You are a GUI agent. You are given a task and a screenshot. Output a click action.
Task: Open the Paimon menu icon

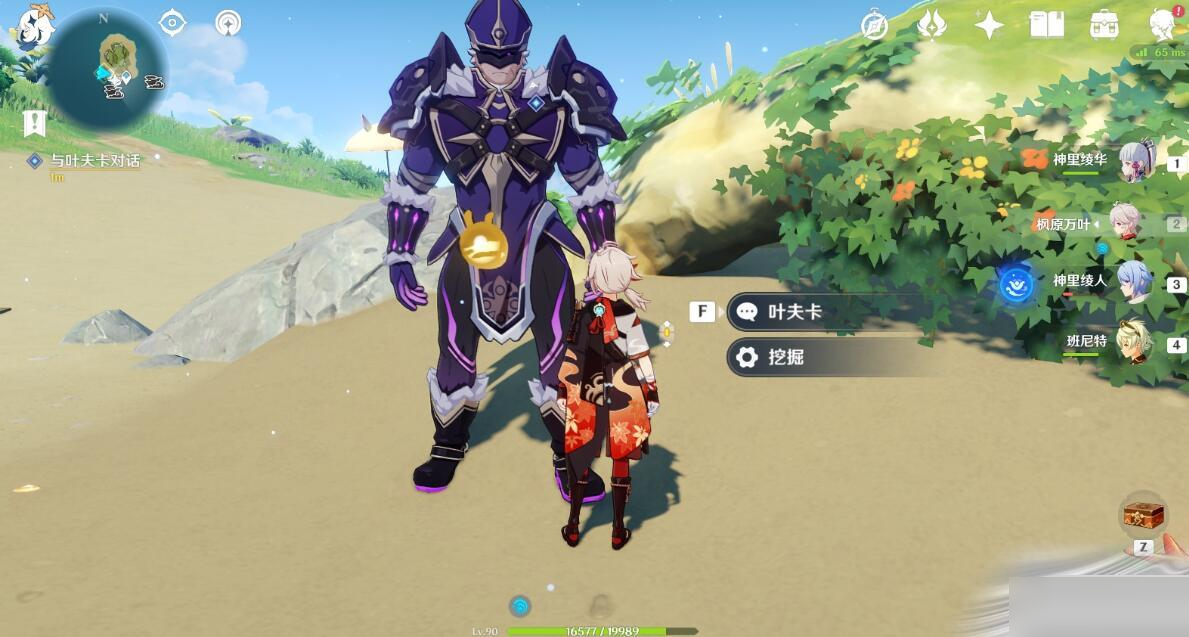coord(33,27)
